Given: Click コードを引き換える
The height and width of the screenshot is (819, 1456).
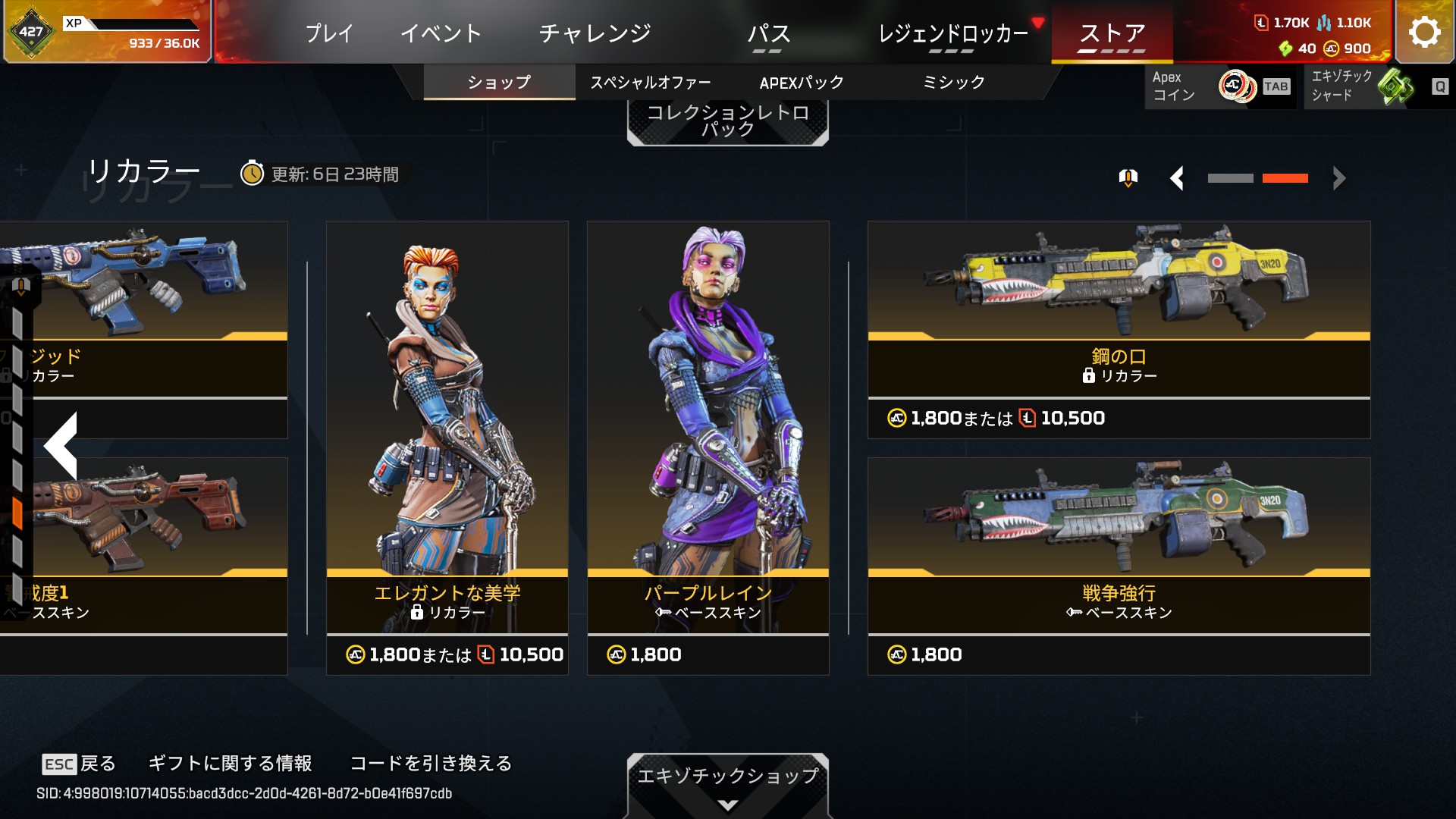Looking at the screenshot, I should click(431, 763).
